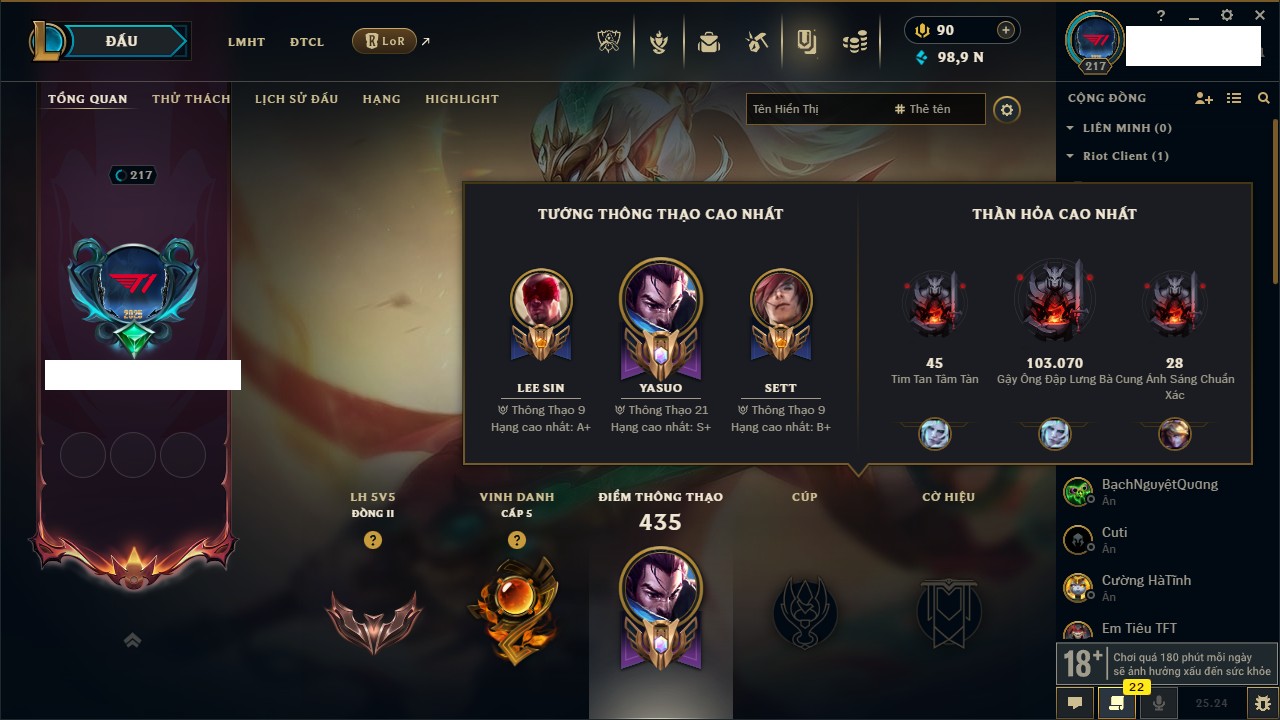Open the LMHT game tab
The image size is (1280, 720).
246,42
